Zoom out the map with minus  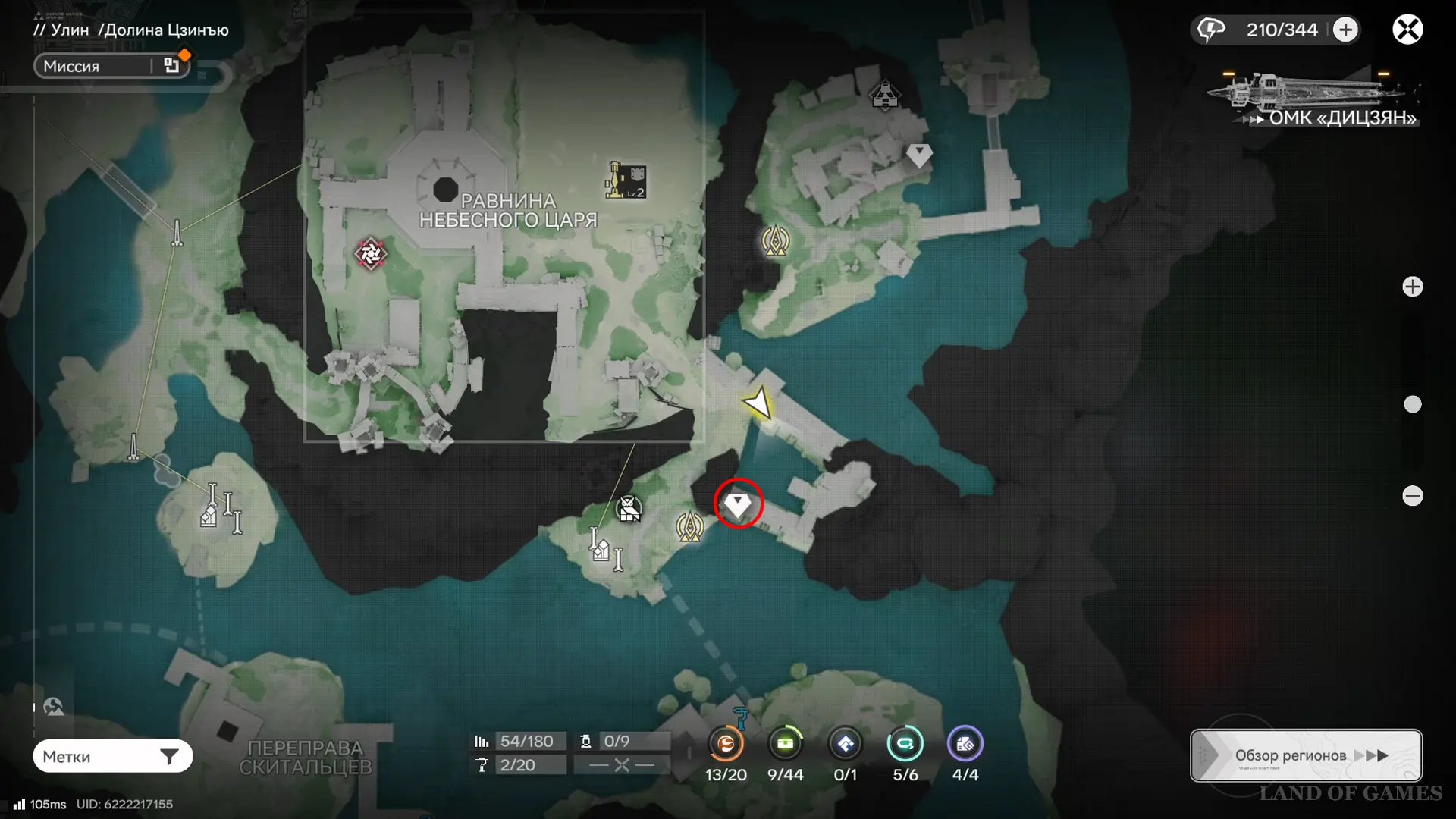(x=1412, y=496)
